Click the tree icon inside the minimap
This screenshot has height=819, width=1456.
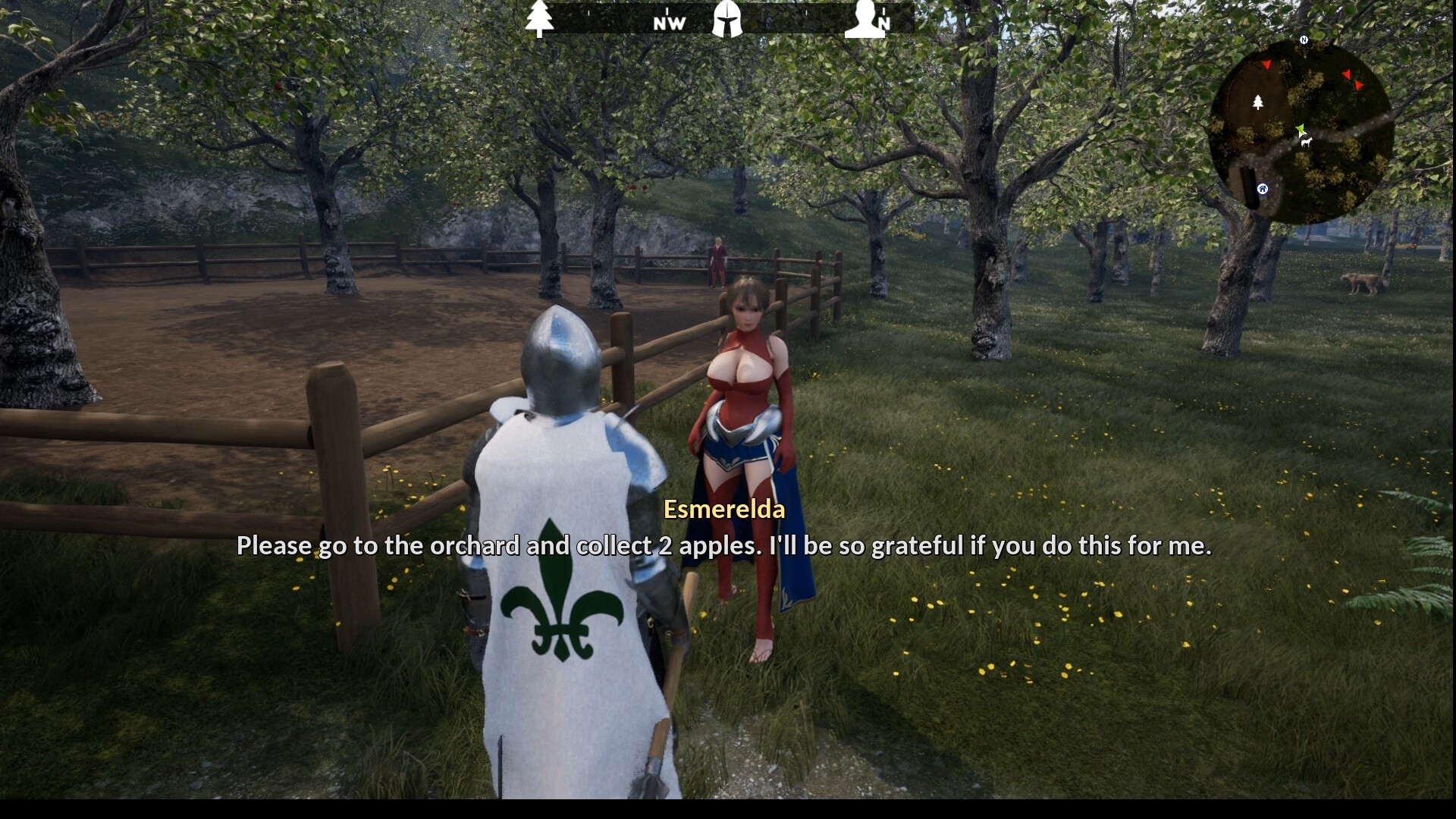click(x=1258, y=102)
